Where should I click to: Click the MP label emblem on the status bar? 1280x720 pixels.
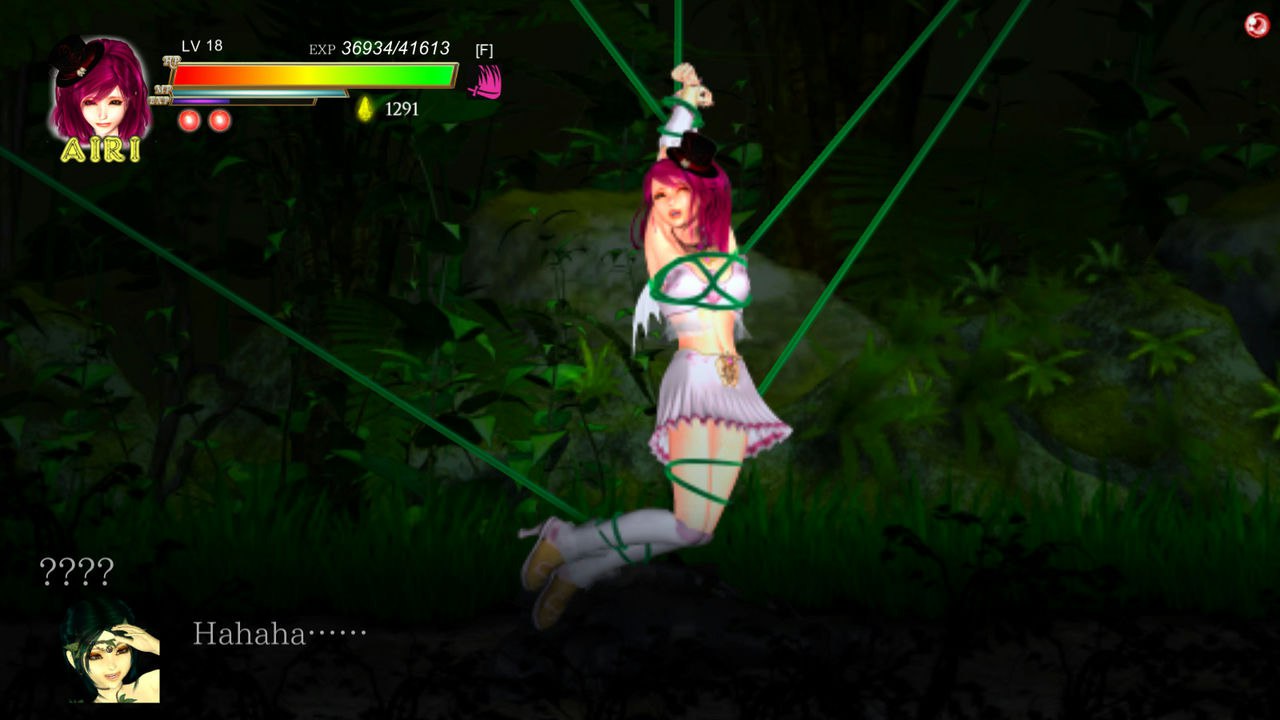(x=165, y=88)
